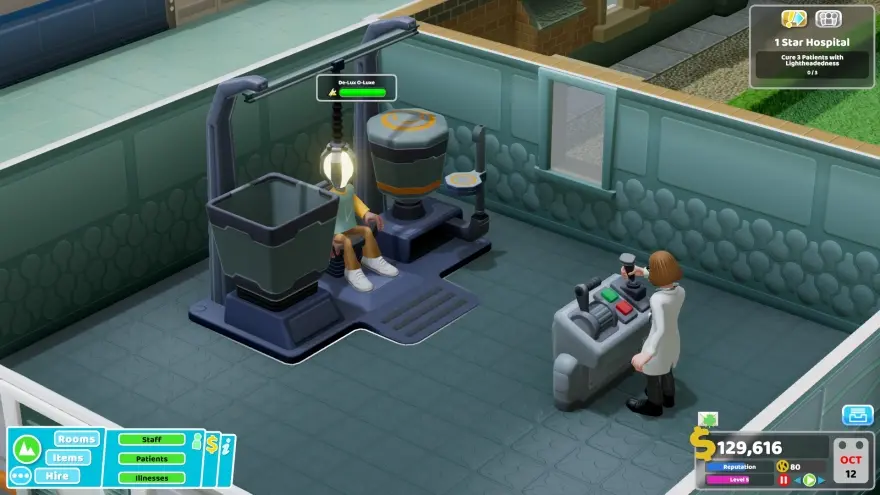Open the Items menu
This screenshot has height=495, width=880.
tap(68, 457)
